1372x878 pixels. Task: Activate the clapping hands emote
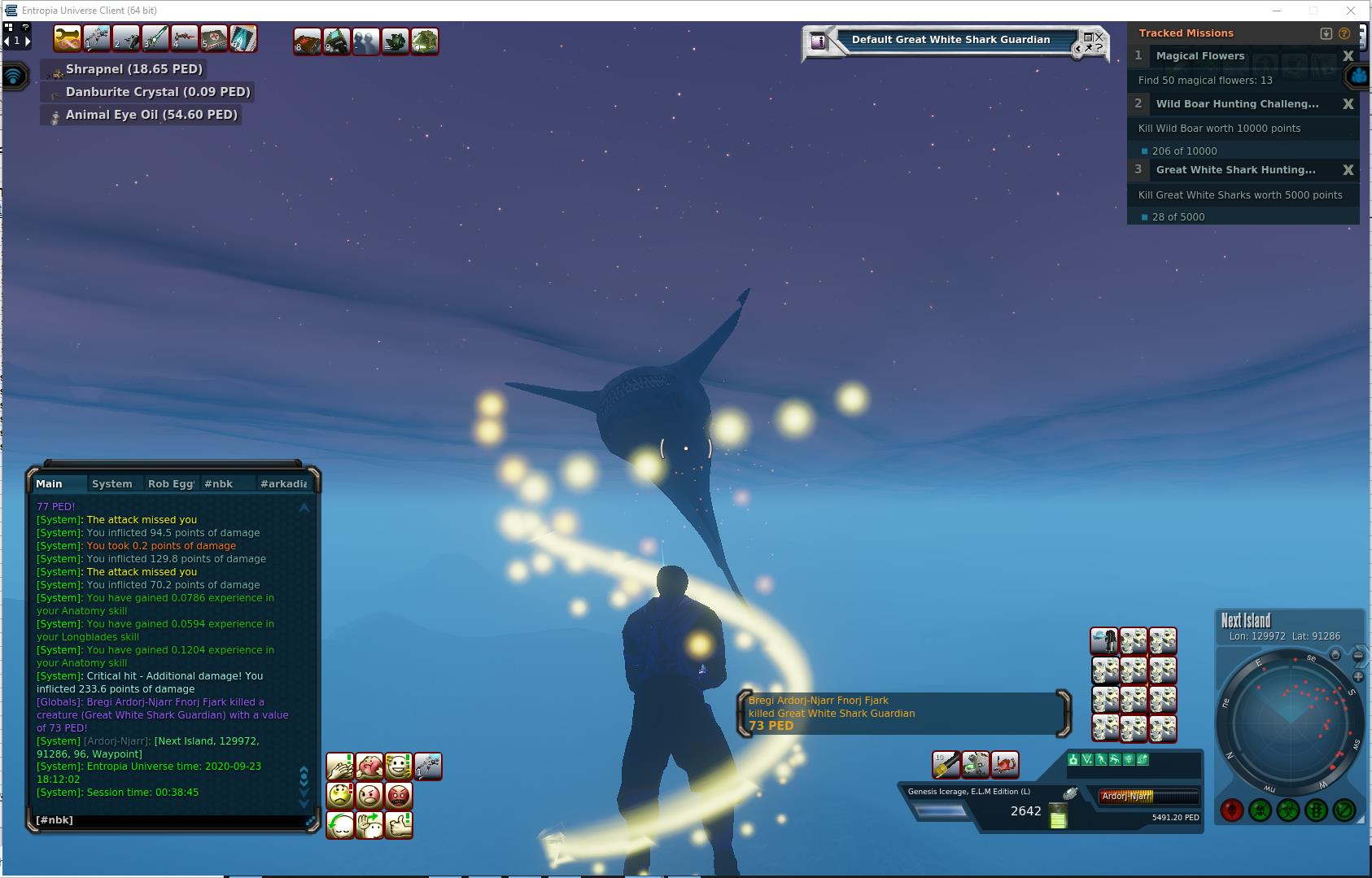340,767
